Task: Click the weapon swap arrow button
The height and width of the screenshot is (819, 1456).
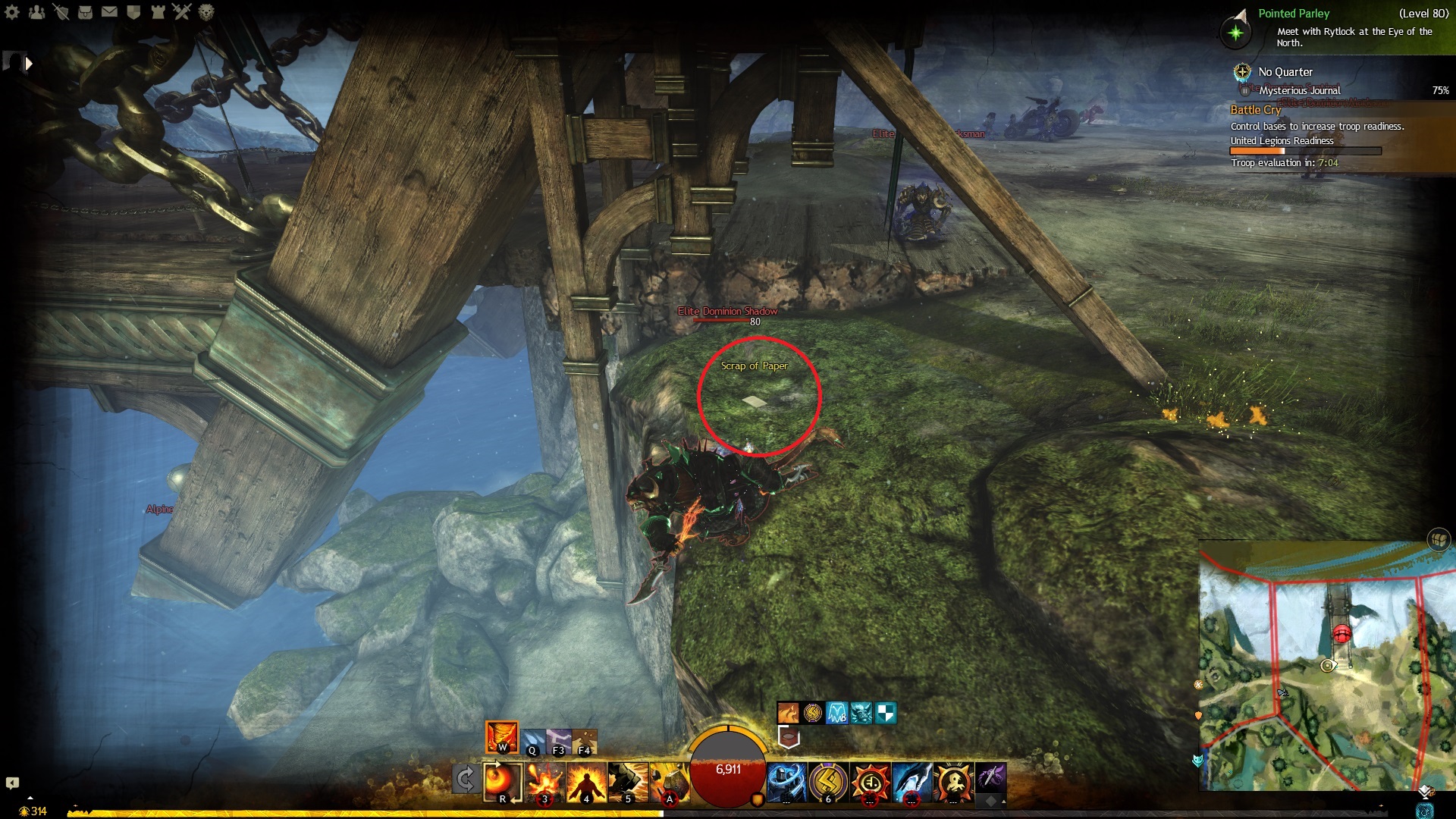Action: pos(465,779)
